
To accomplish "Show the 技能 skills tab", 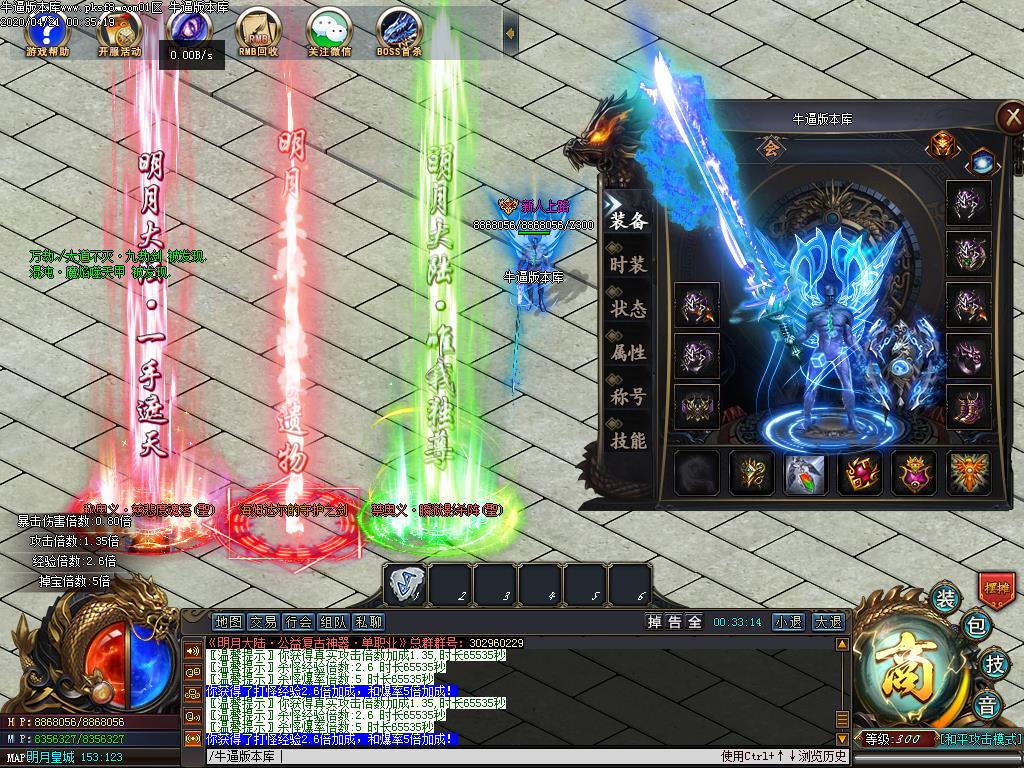I will pos(628,441).
